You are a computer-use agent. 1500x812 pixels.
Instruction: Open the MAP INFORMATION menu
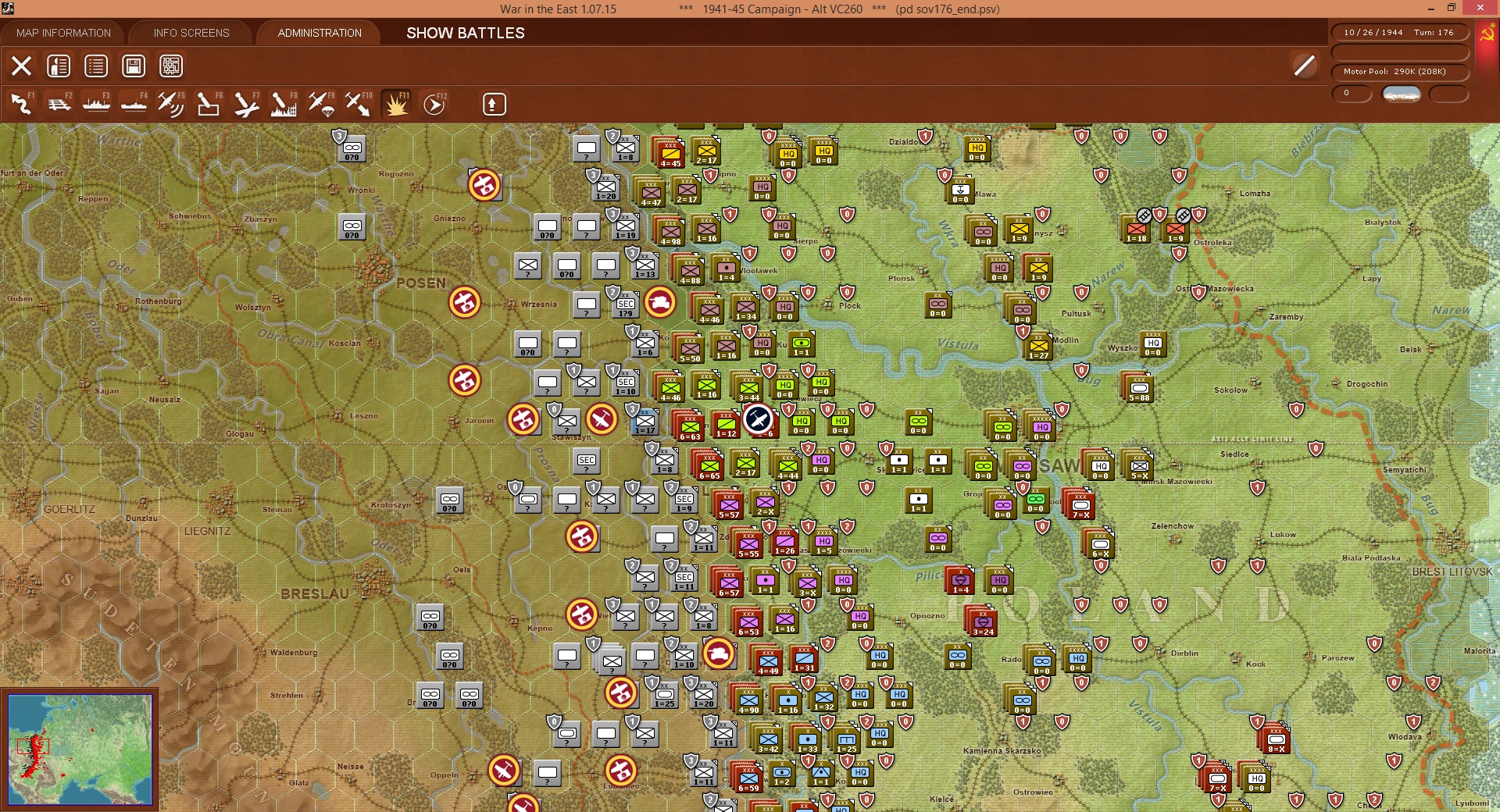(x=63, y=33)
